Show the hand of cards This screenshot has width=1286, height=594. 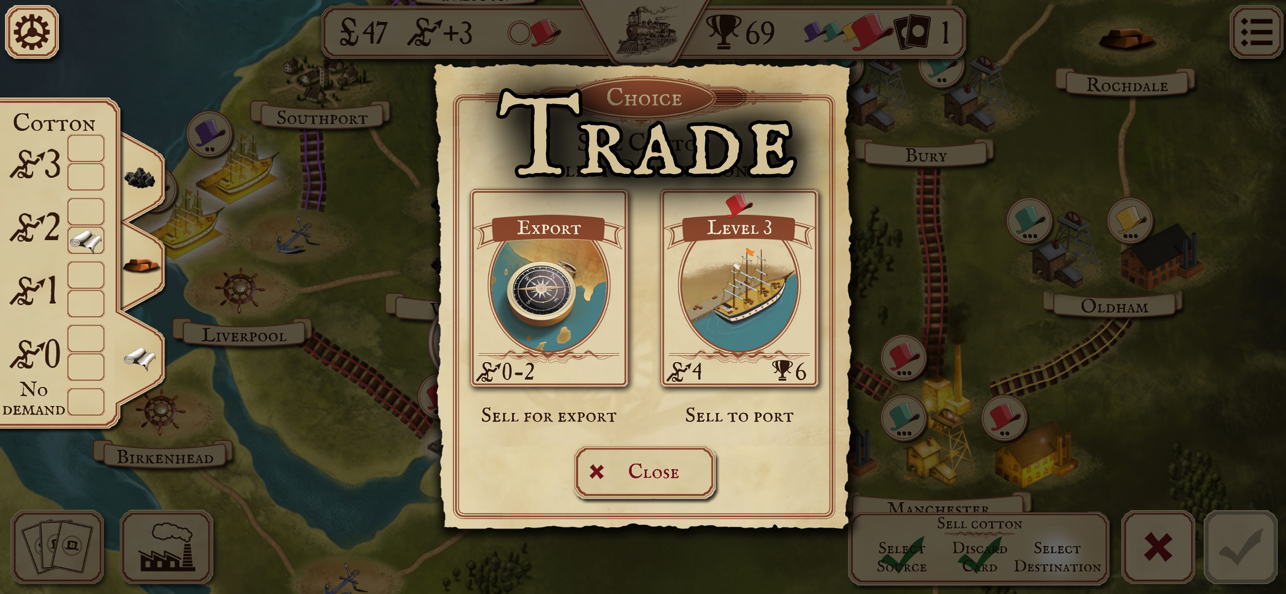(x=58, y=547)
